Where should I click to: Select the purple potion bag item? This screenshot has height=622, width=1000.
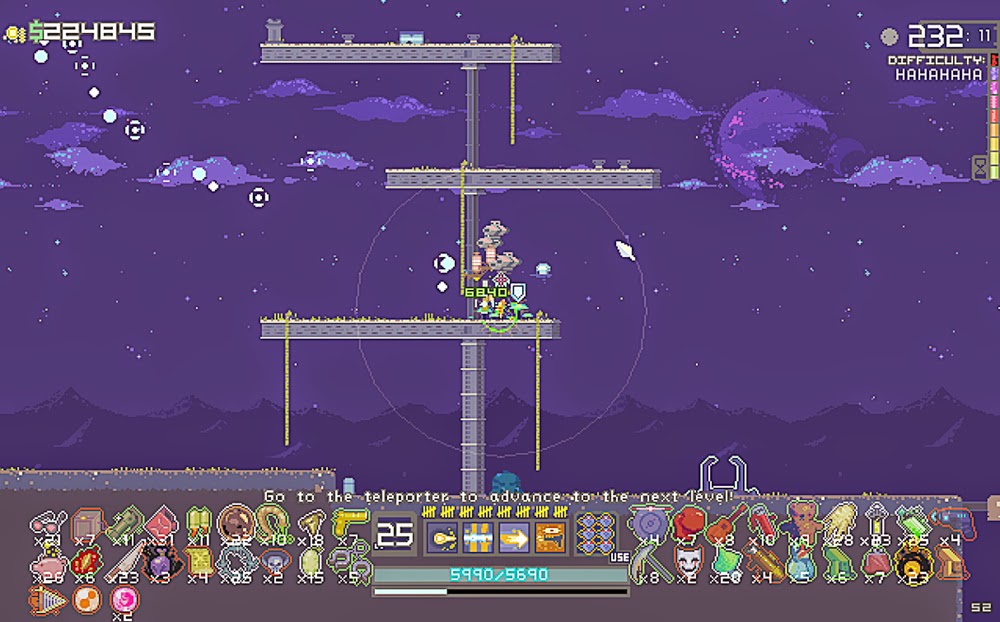pyautogui.click(x=161, y=563)
